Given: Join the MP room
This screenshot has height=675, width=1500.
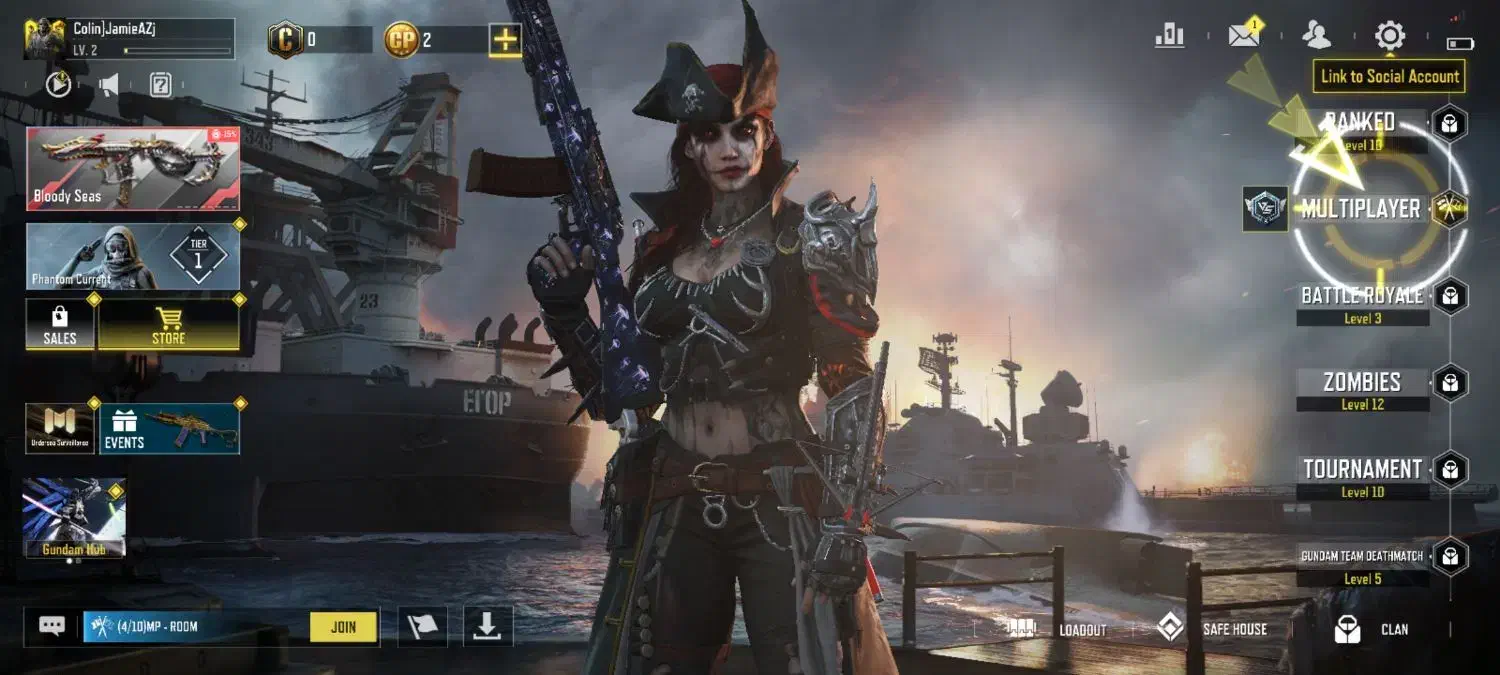Looking at the screenshot, I should (x=343, y=627).
